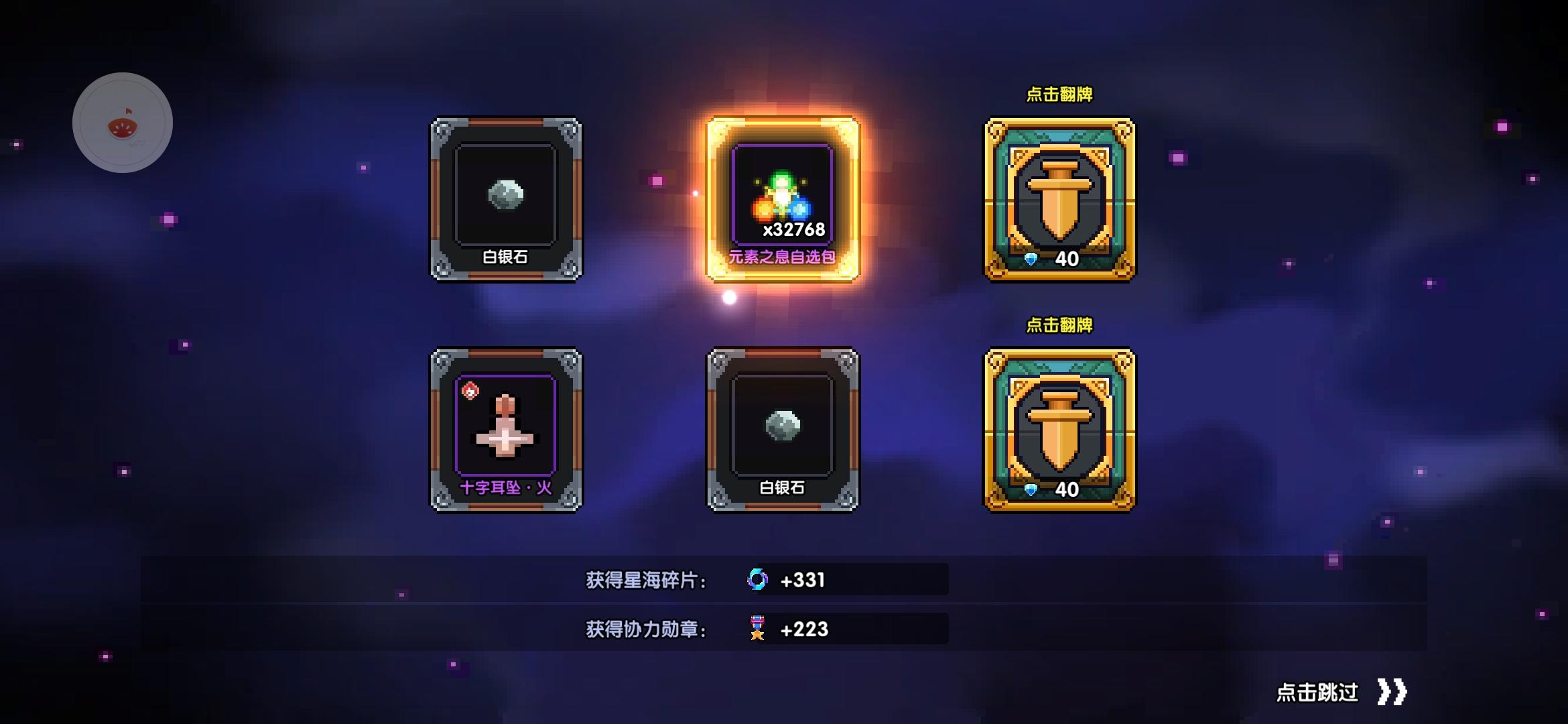
Task: Click the glowing 元素之息自选包 reward card
Action: (x=784, y=194)
